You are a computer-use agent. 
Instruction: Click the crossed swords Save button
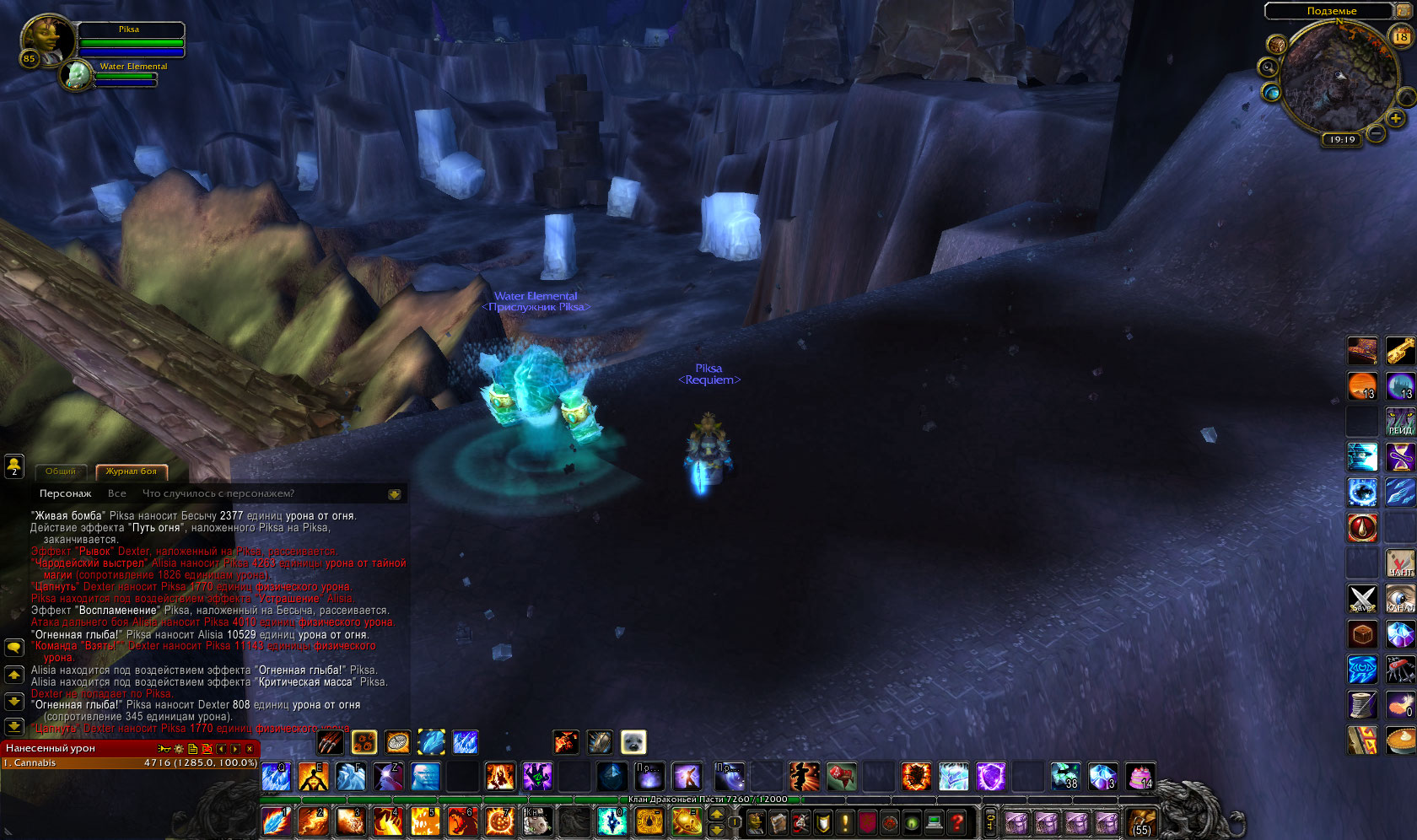click(1362, 599)
